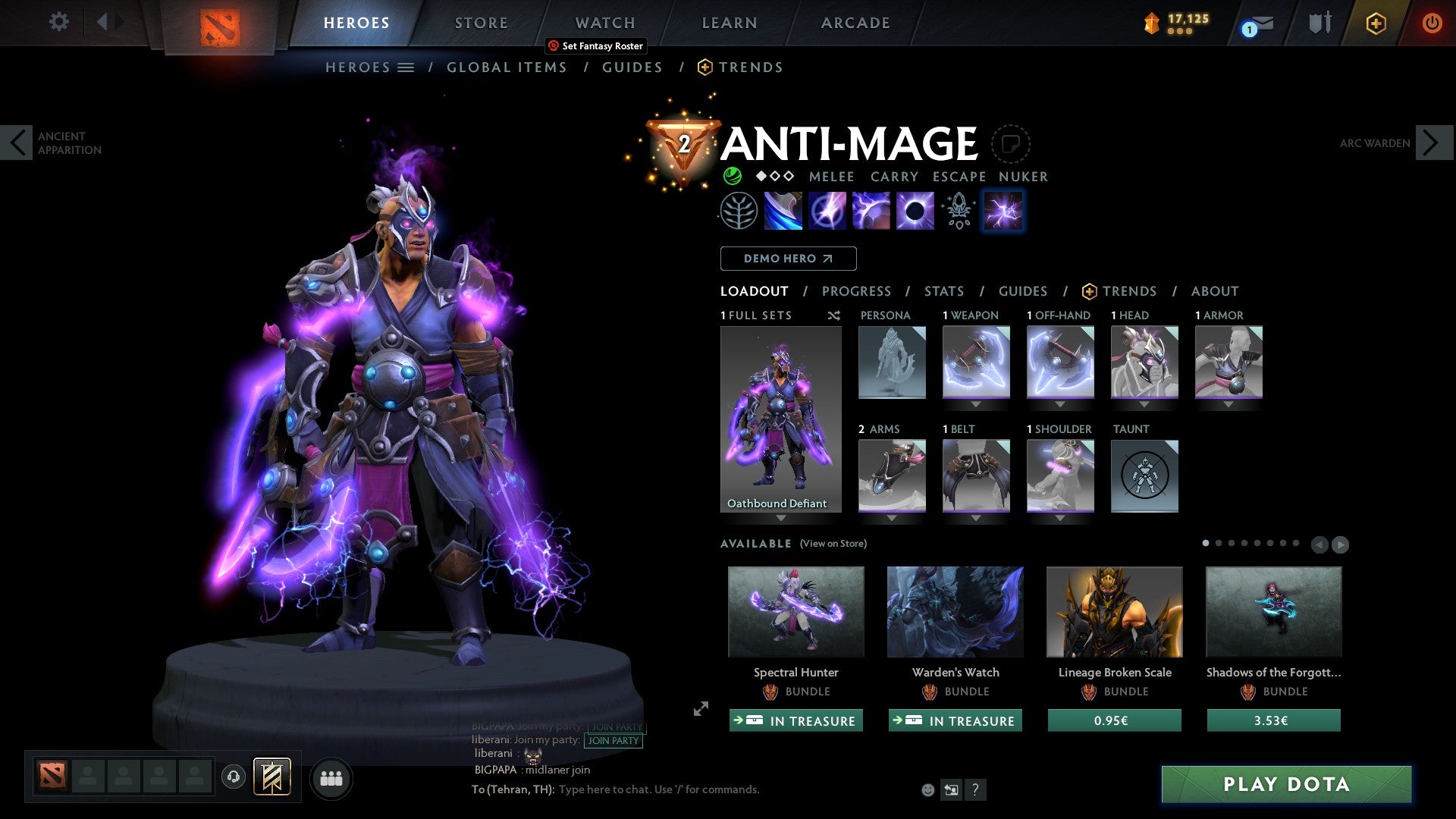Open the emoticon picker in chat
This screenshot has width=1456, height=819.
pyautogui.click(x=927, y=789)
